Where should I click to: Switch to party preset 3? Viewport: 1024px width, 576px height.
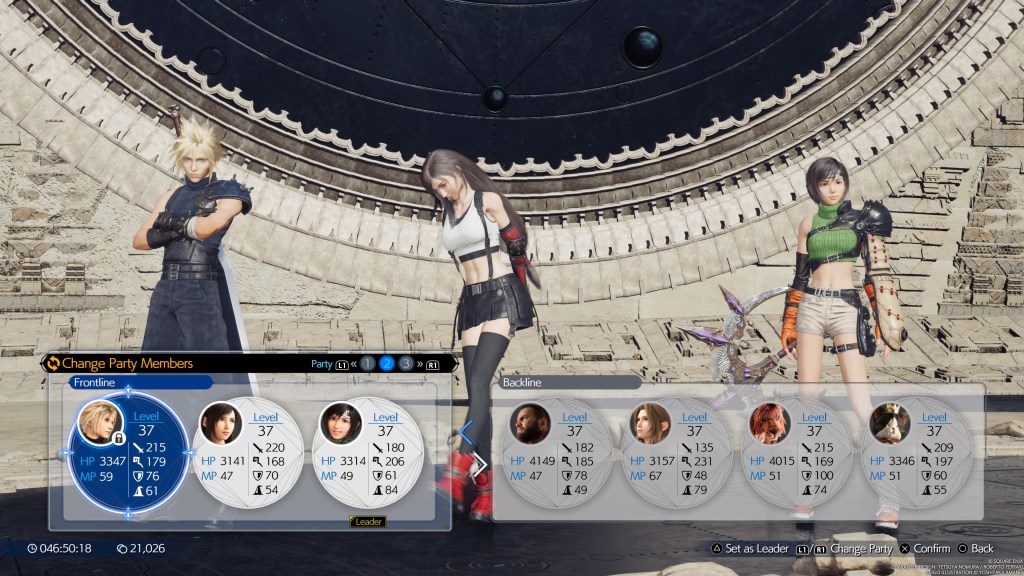click(x=406, y=364)
